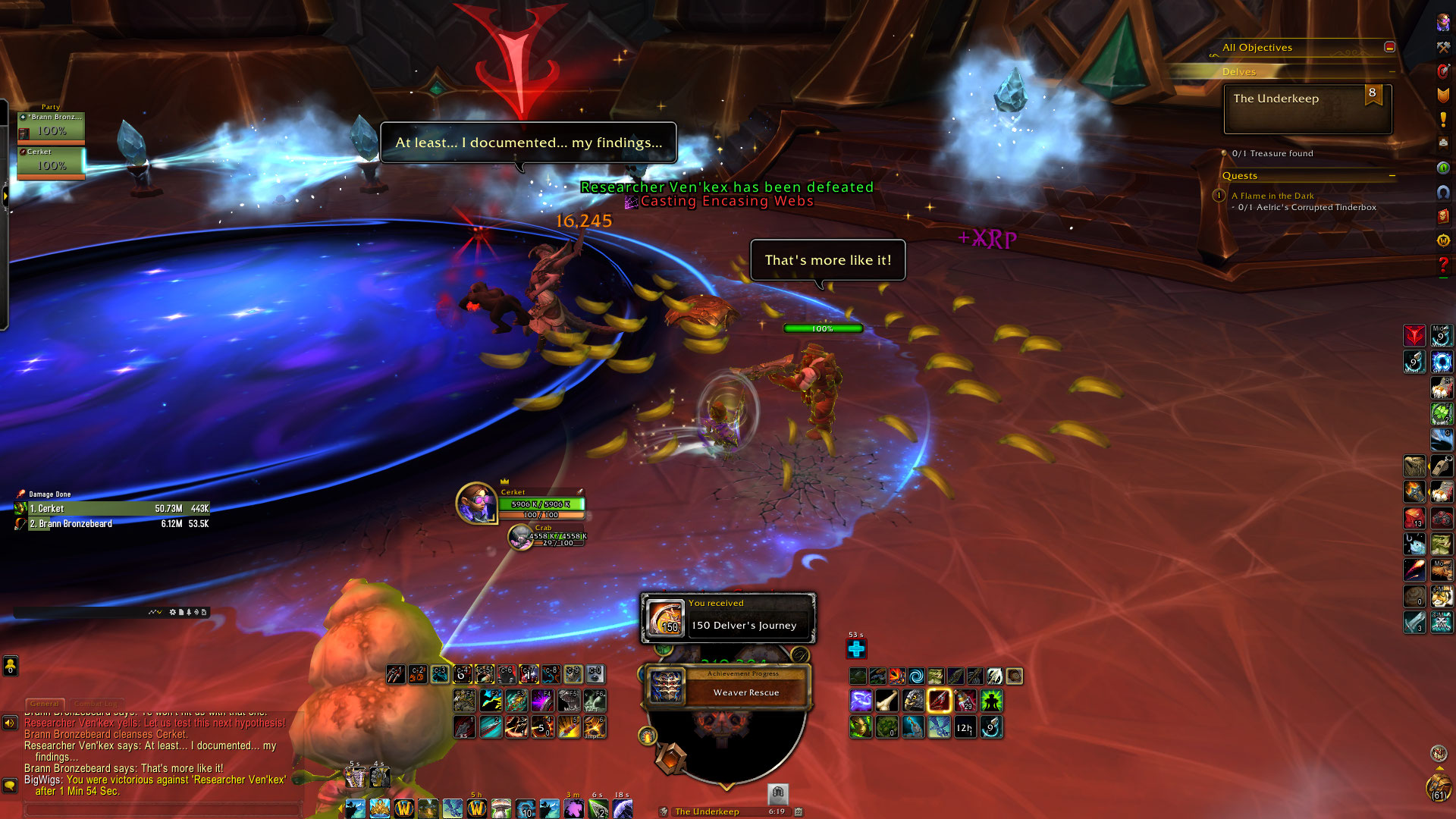The height and width of the screenshot is (819, 1456).
Task: Open the yellow exclamation mark micro menu icon
Action: point(1442,120)
